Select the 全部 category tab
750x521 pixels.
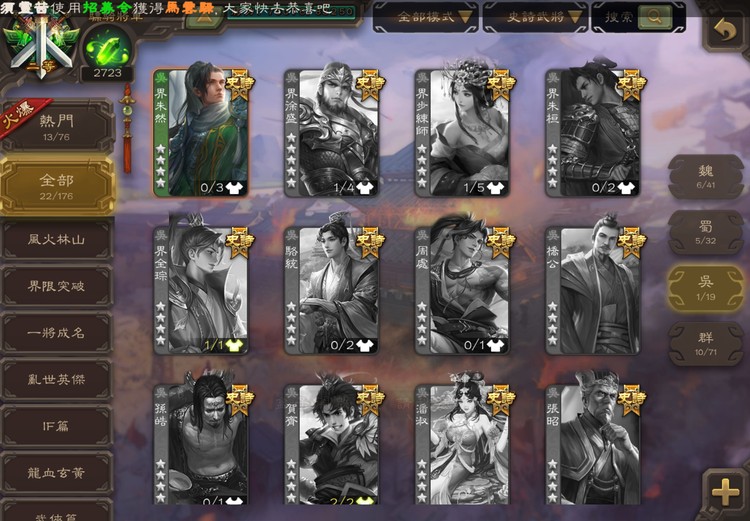tap(56, 187)
